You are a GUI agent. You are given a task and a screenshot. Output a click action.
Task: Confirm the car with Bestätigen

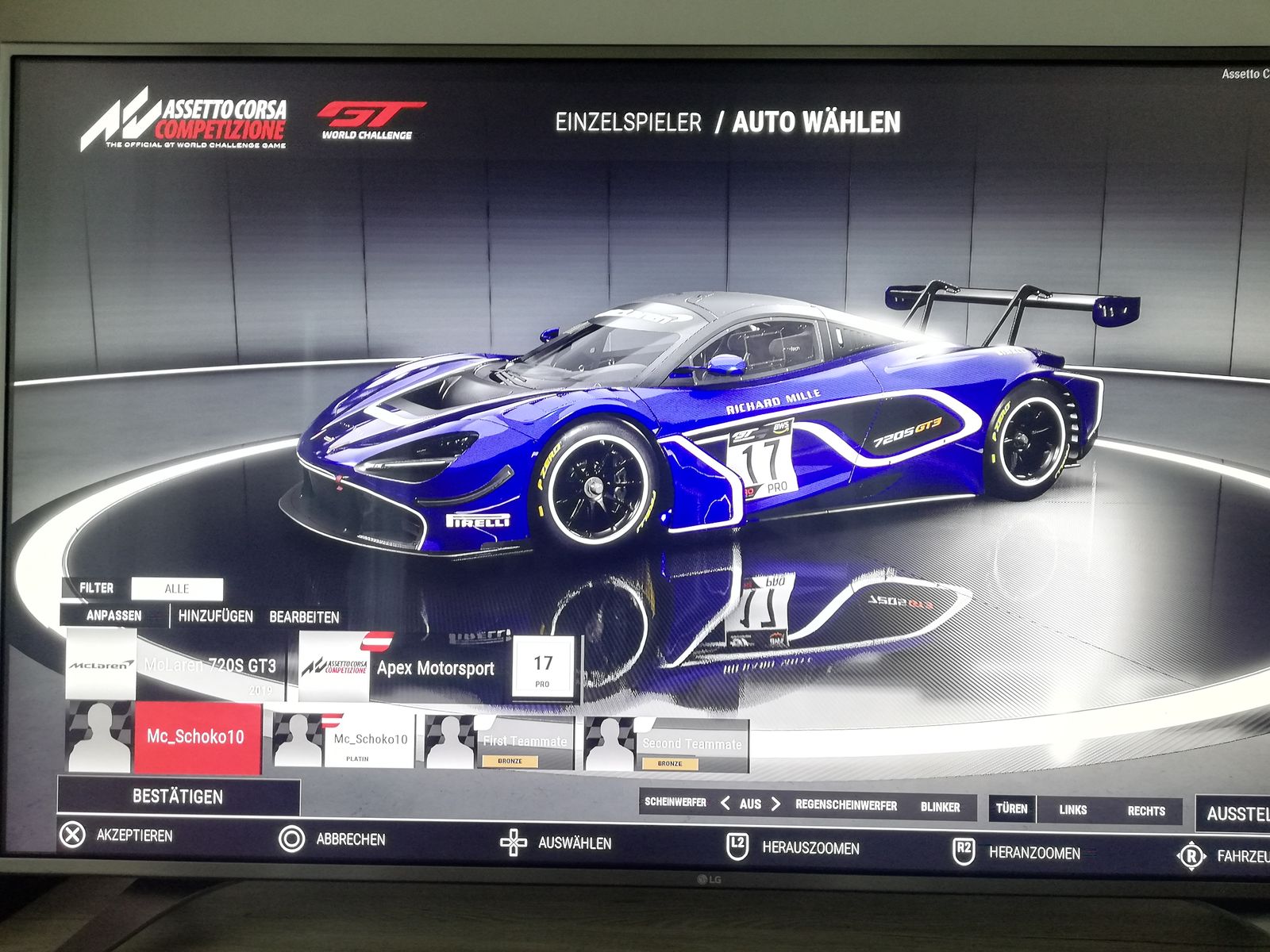point(178,797)
